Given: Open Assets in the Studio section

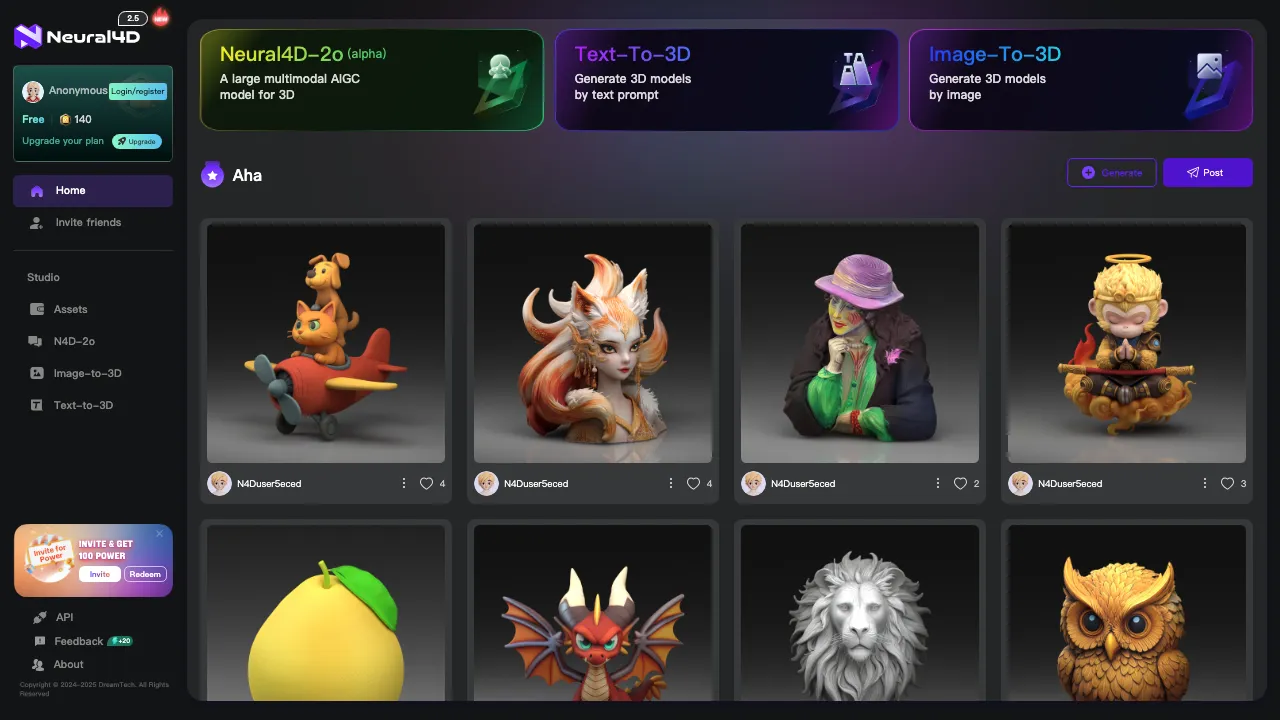Looking at the screenshot, I should pos(70,310).
